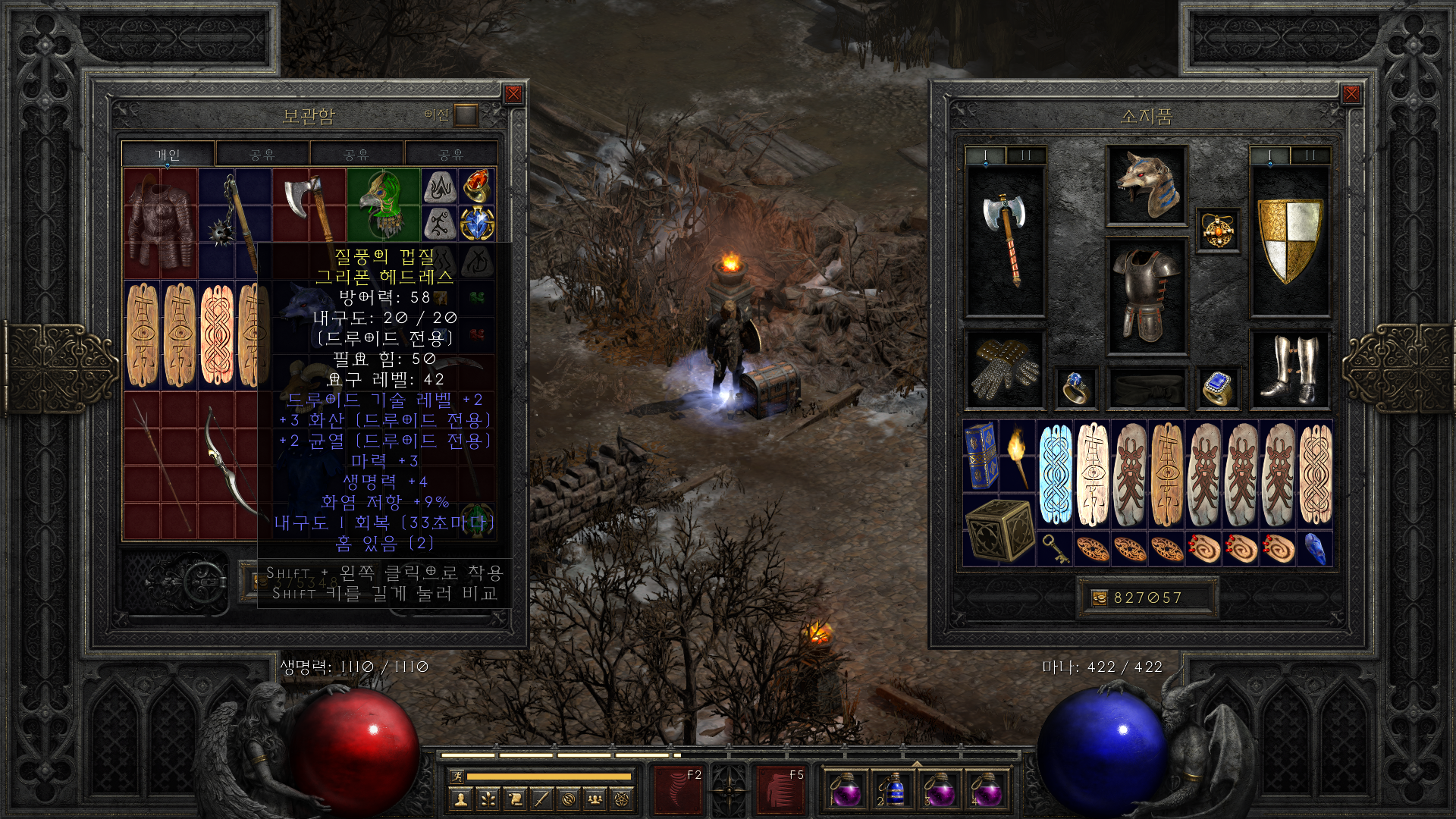Select the equipped gold and white shield
The width and height of the screenshot is (1456, 819).
coord(1289,239)
